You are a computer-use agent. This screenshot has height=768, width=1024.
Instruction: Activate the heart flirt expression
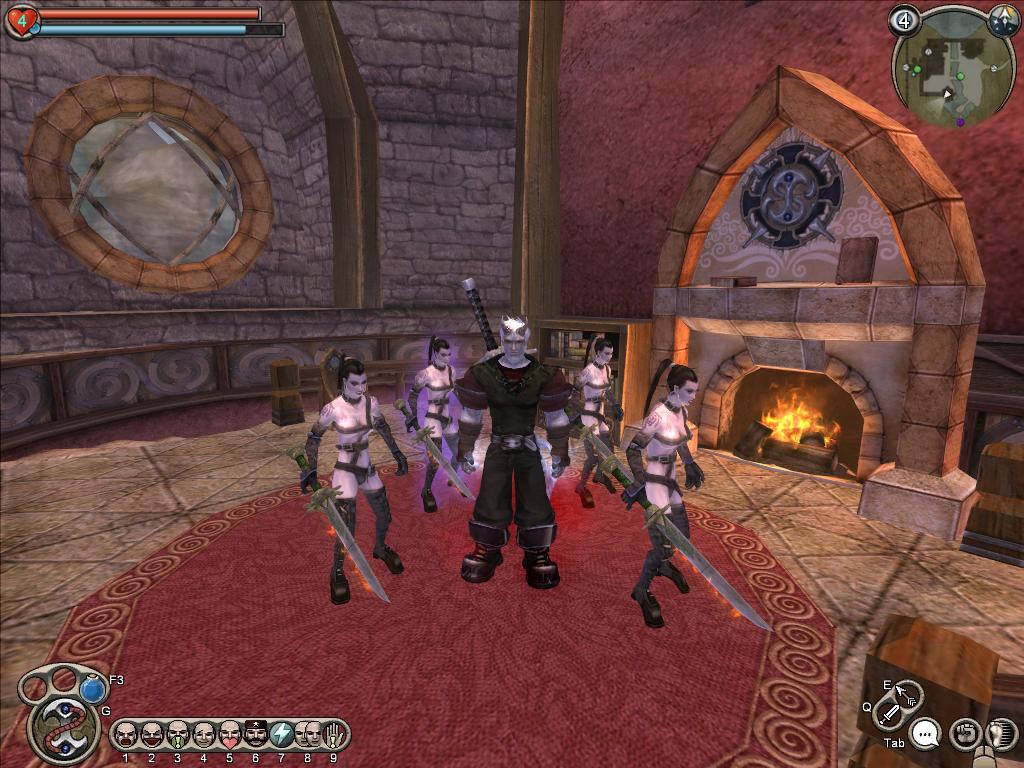[229, 735]
